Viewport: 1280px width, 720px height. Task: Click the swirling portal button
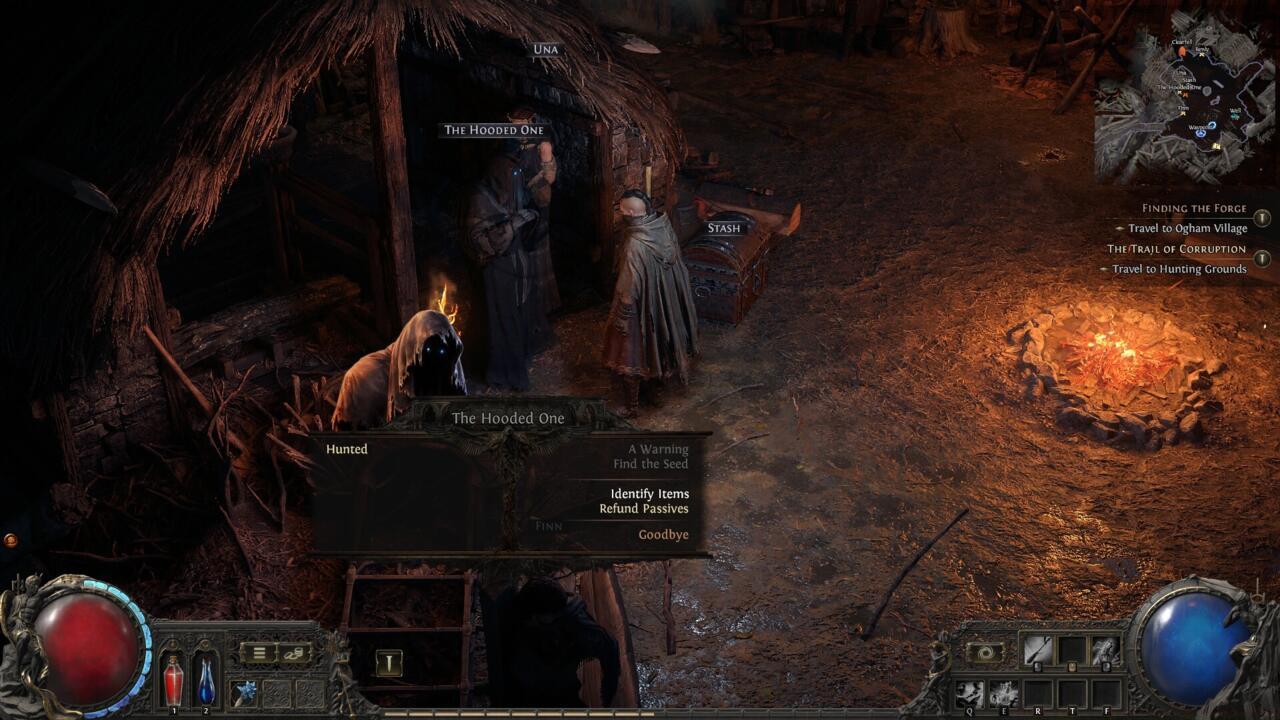[x=985, y=652]
